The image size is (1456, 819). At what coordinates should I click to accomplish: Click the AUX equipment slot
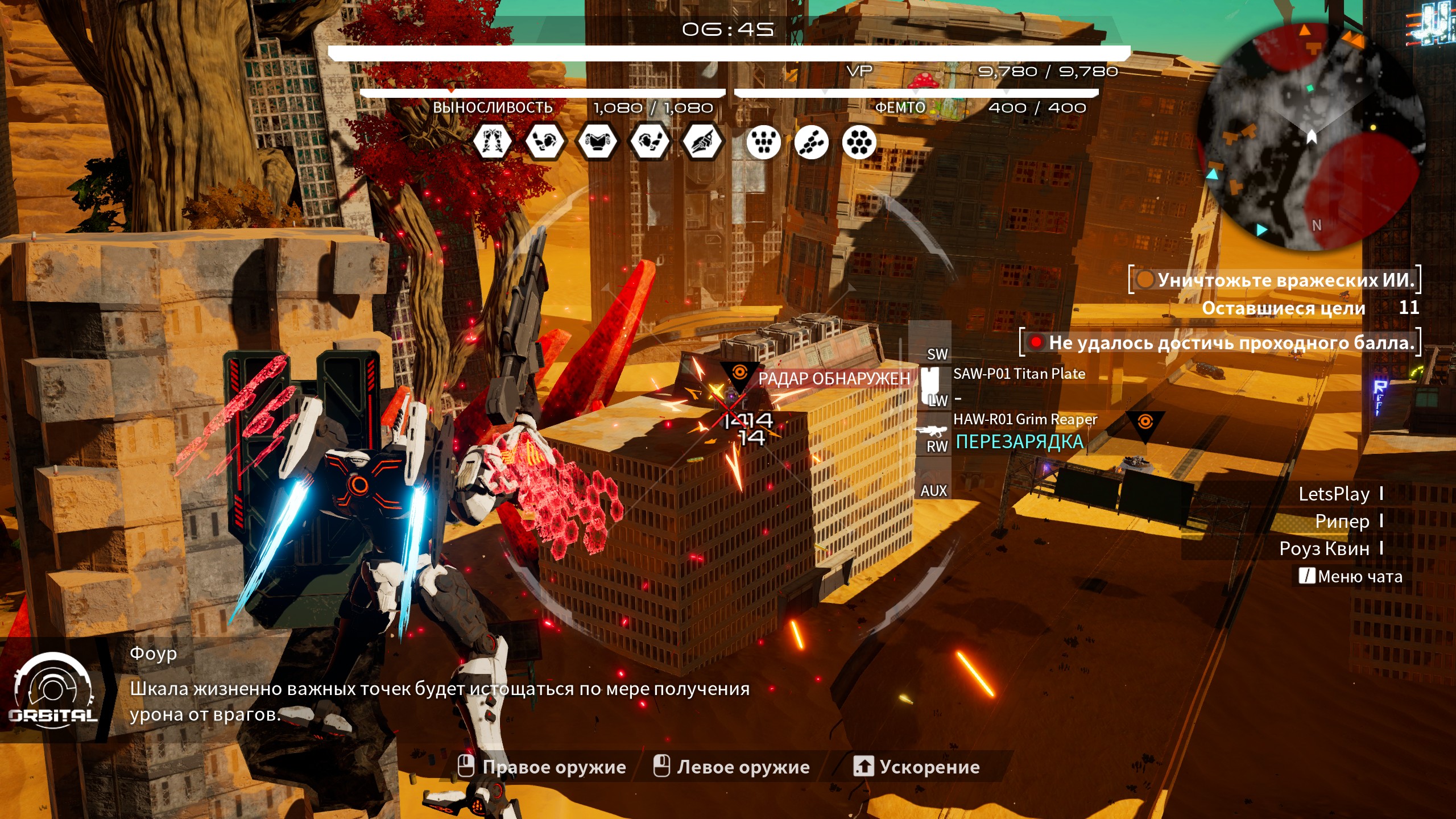[x=933, y=490]
